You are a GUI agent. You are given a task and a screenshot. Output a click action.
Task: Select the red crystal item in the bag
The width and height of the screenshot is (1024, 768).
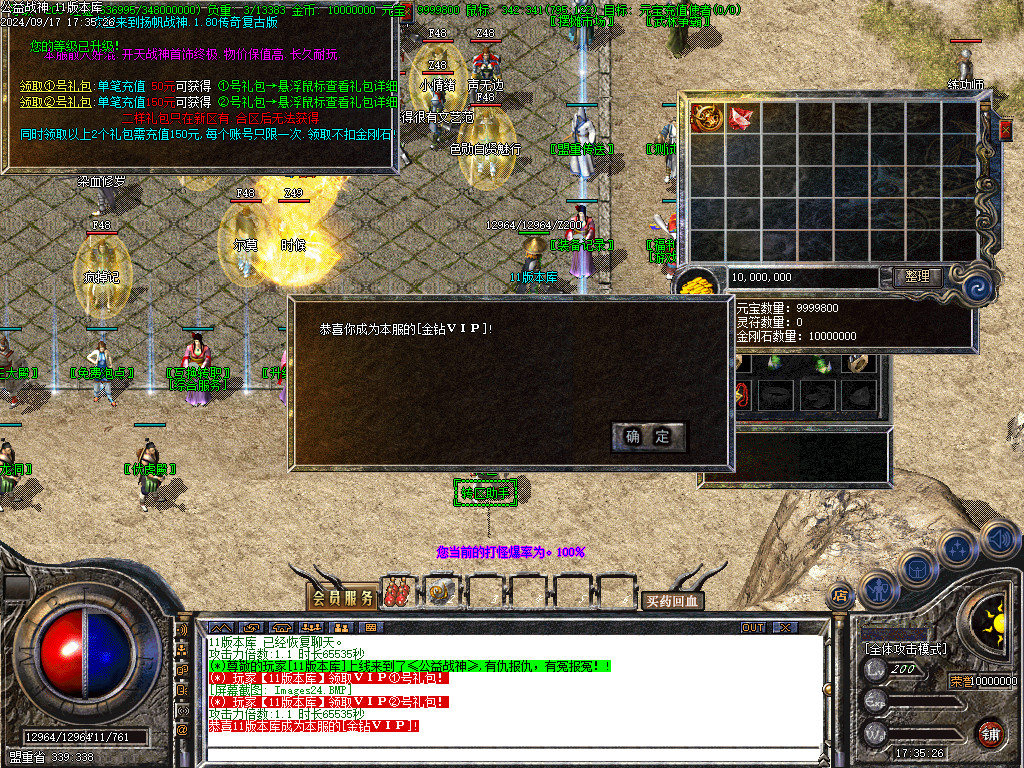click(x=742, y=118)
